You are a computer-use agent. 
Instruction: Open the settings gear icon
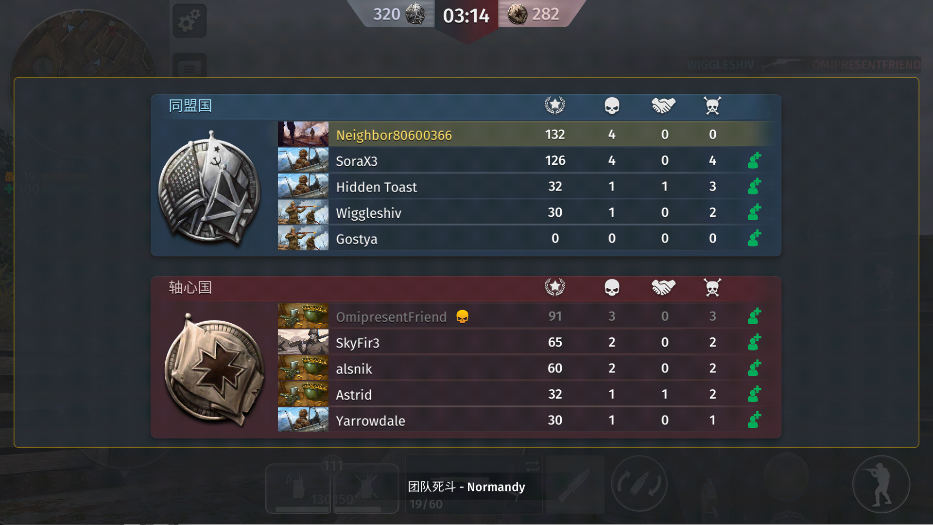click(x=188, y=20)
